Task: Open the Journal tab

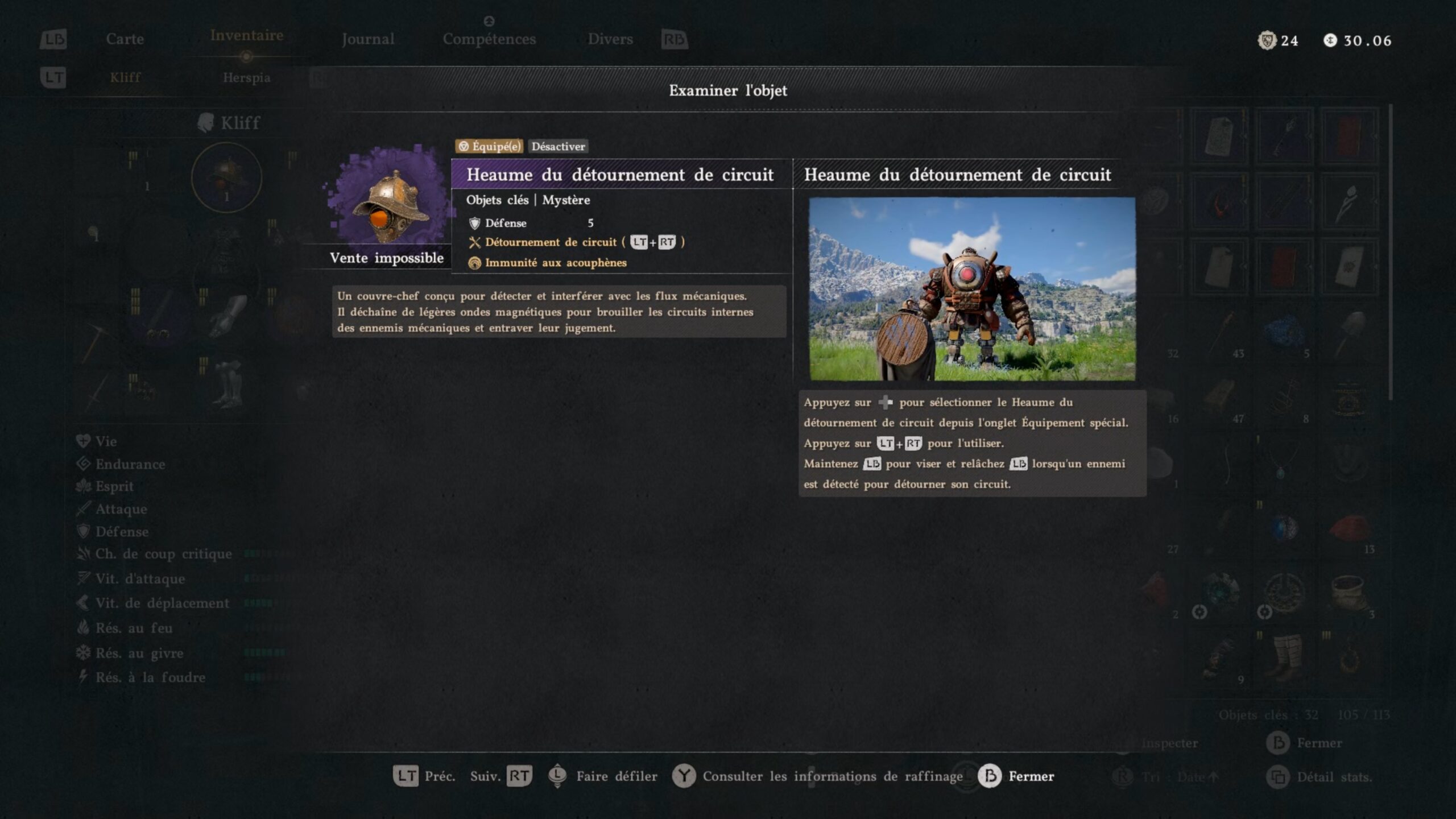Action: [367, 39]
